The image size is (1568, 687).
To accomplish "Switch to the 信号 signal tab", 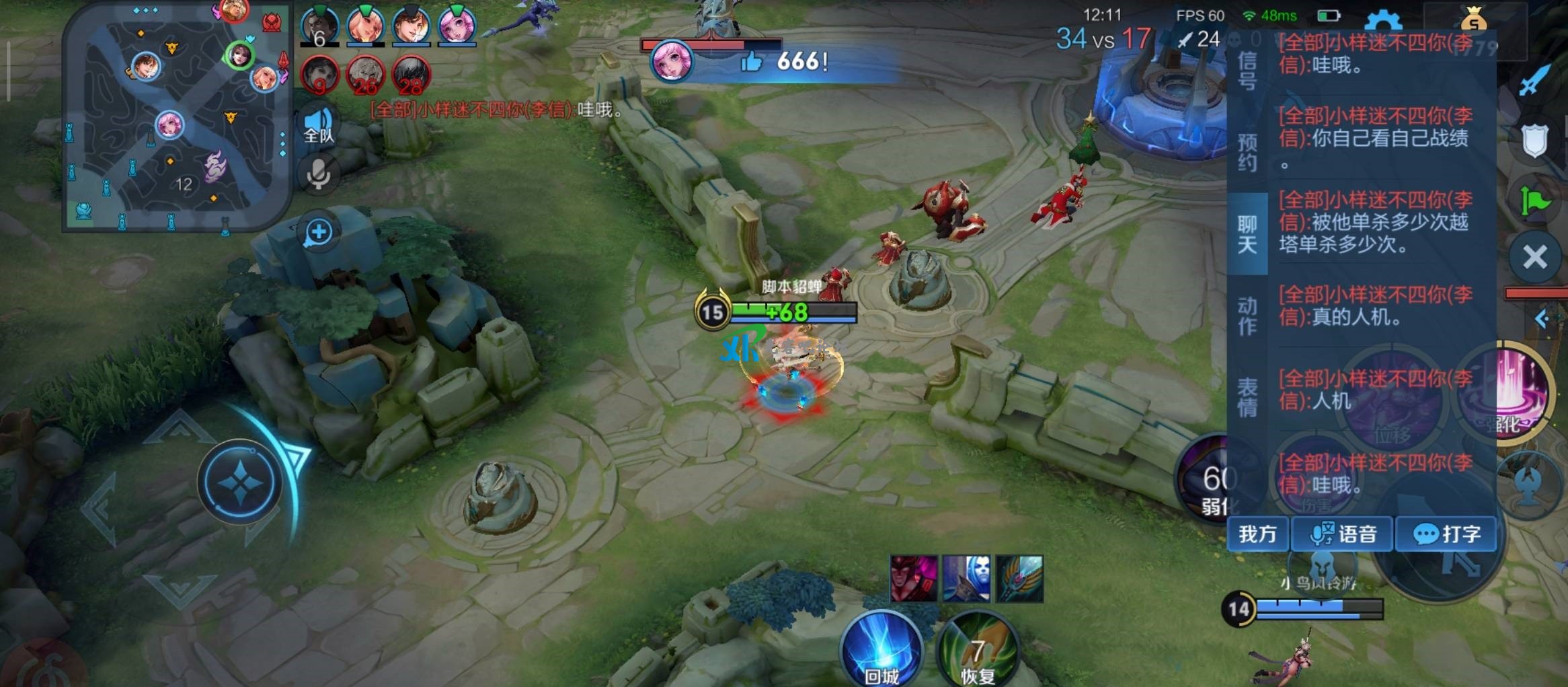I will (x=1247, y=71).
